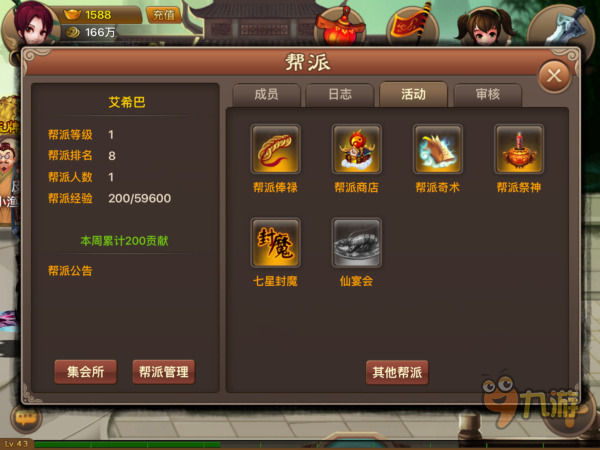Open 帮派俸禄 guild salary activity

click(276, 150)
